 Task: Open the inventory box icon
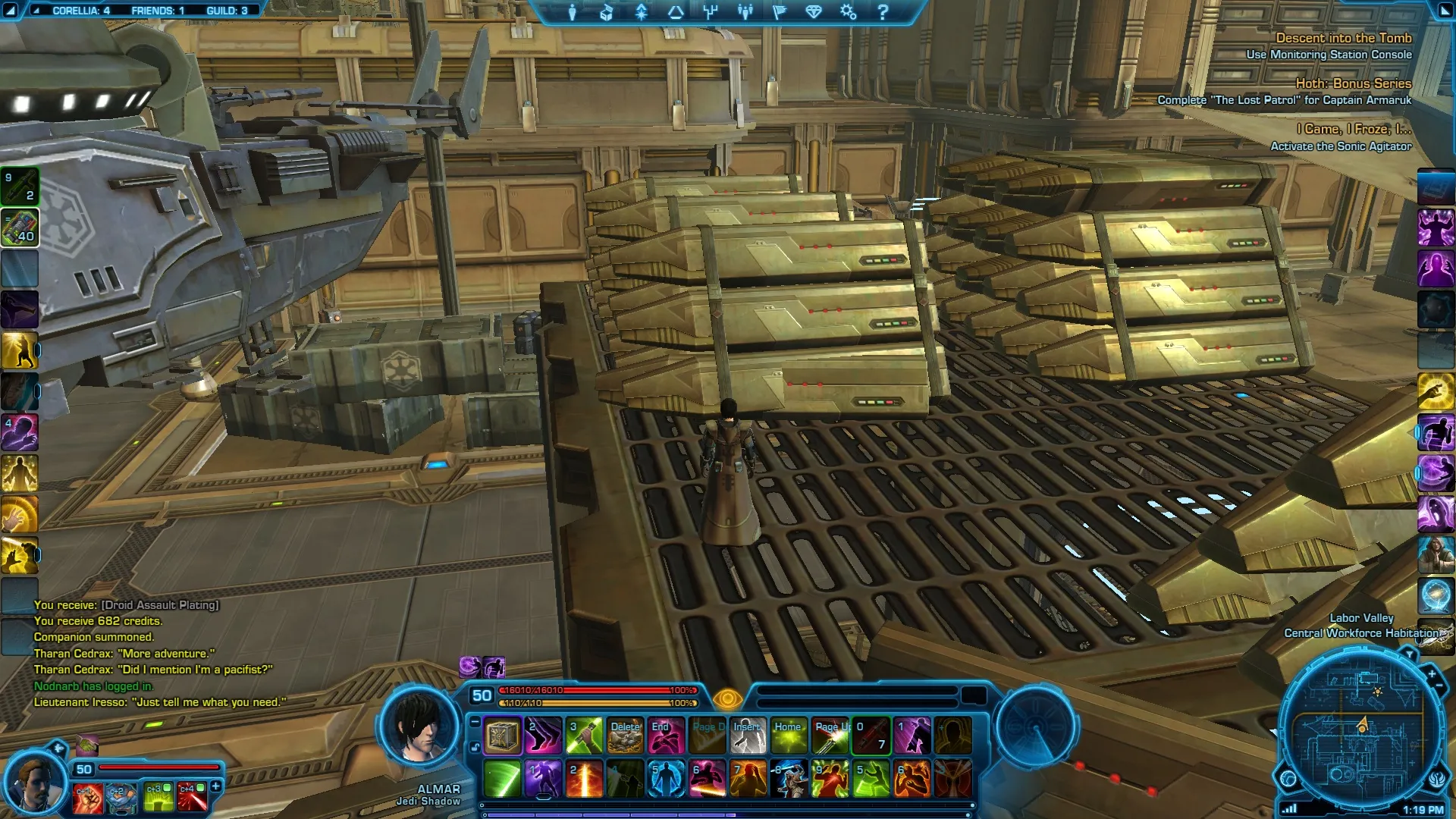click(x=607, y=12)
